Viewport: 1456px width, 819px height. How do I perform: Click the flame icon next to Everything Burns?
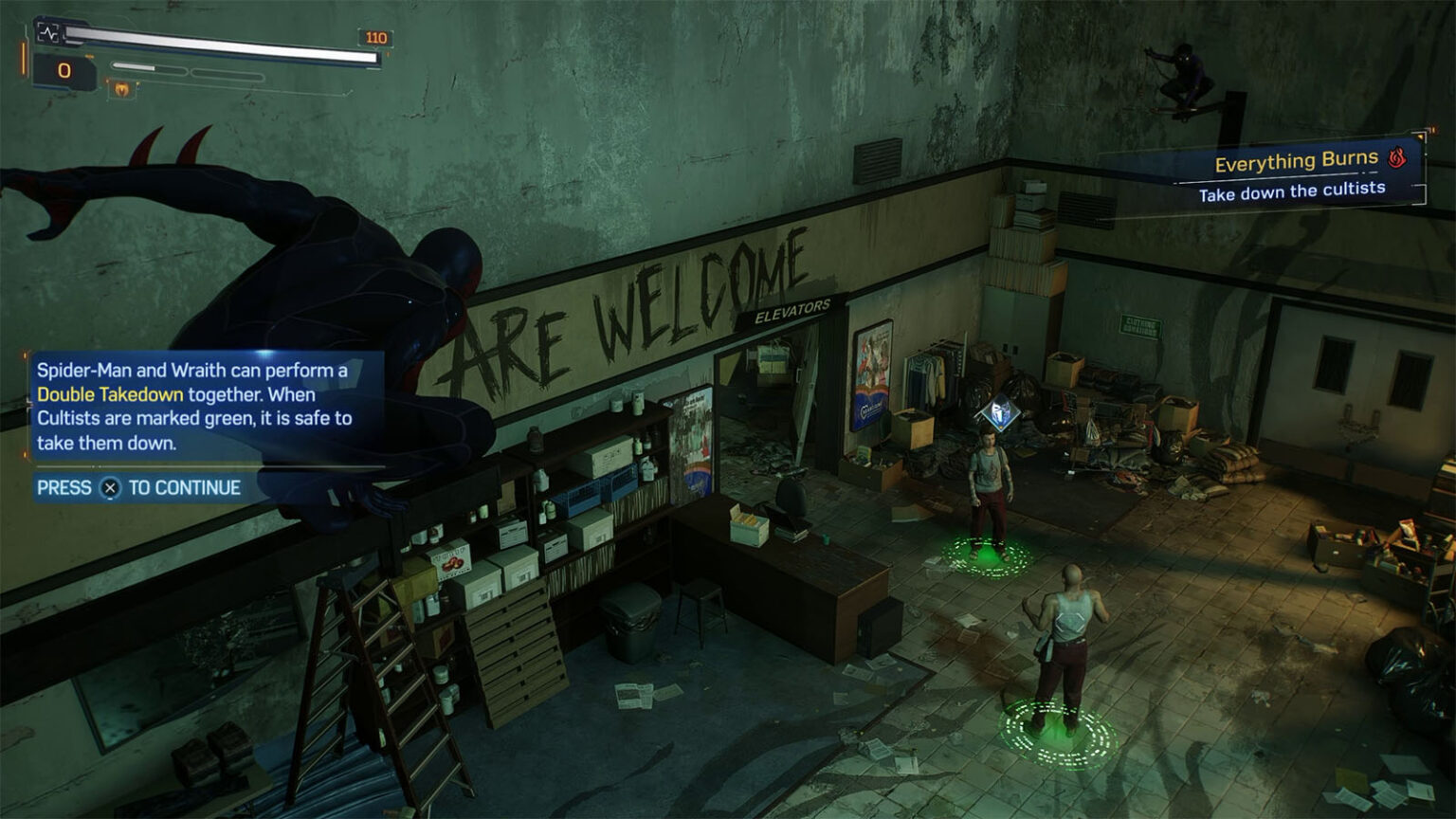click(1396, 157)
